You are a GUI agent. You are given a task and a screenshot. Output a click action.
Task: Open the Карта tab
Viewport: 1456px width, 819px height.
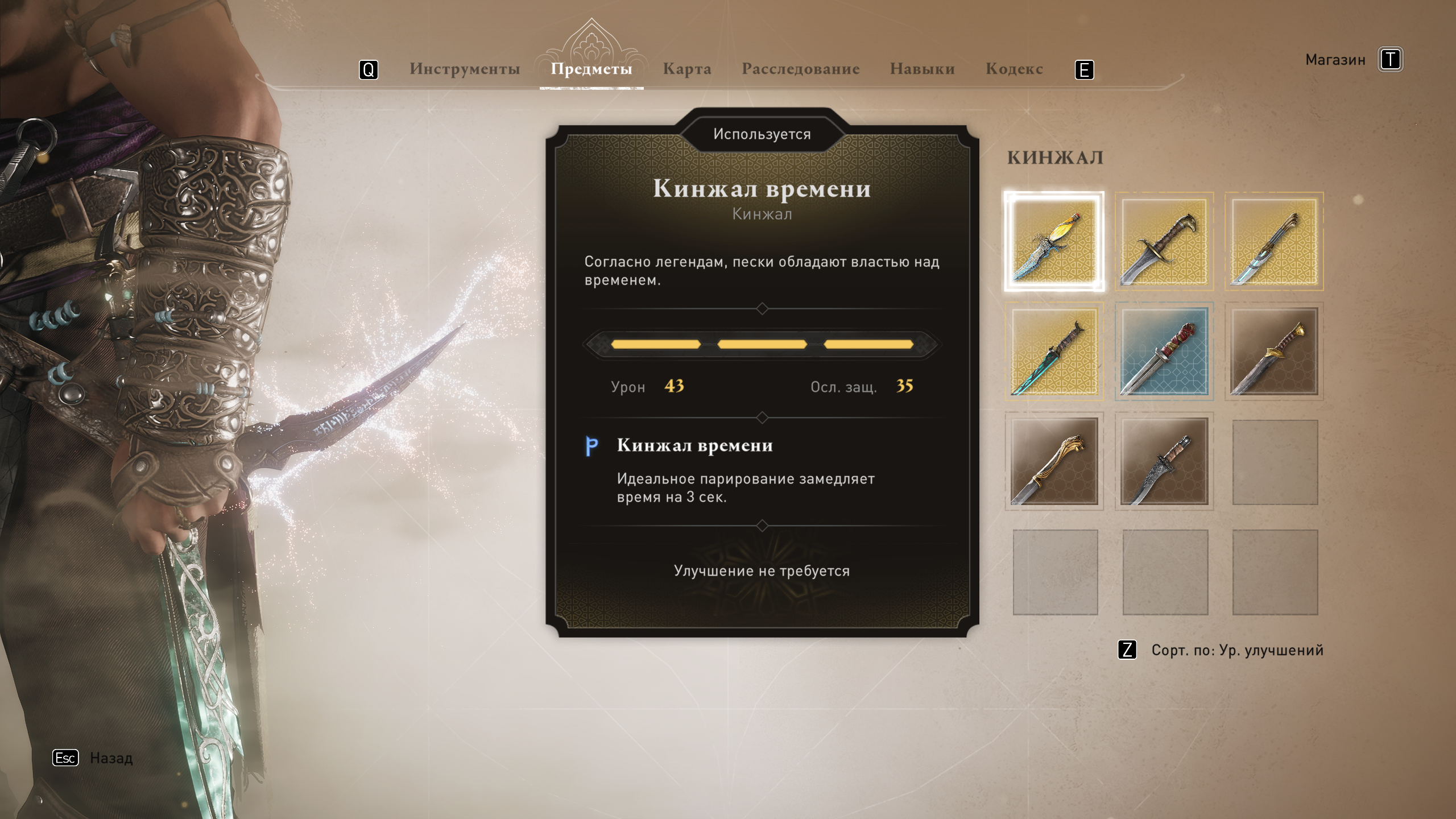pyautogui.click(x=686, y=69)
